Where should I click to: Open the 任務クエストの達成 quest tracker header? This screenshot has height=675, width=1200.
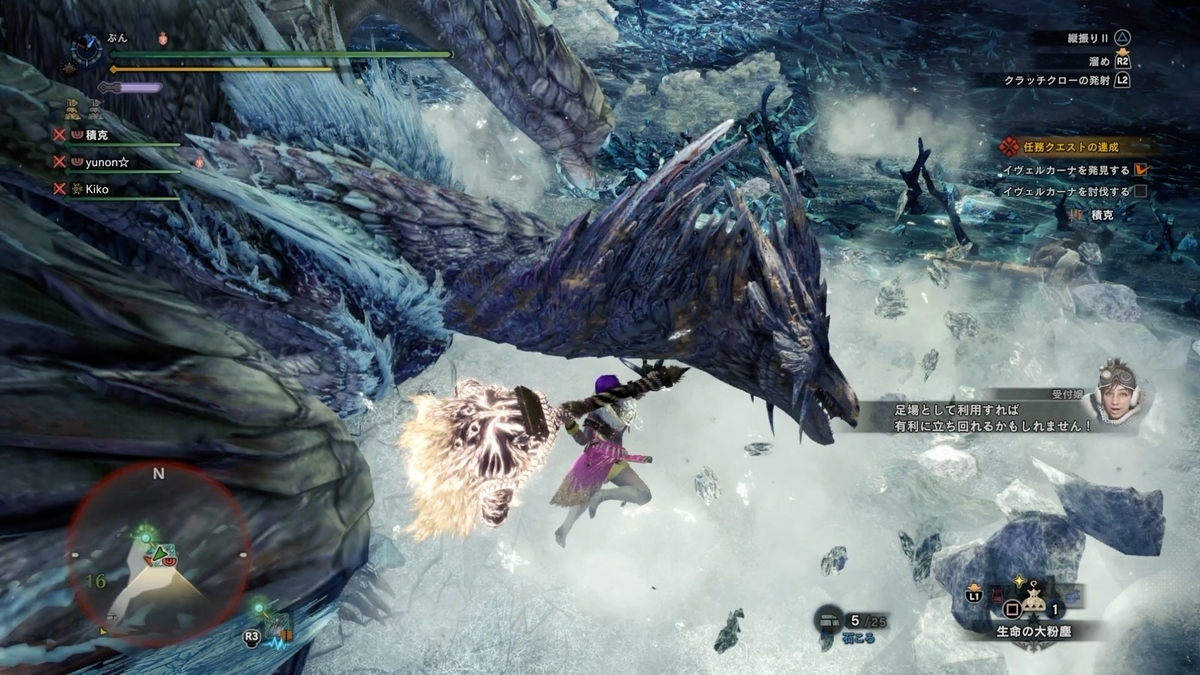coord(1071,146)
